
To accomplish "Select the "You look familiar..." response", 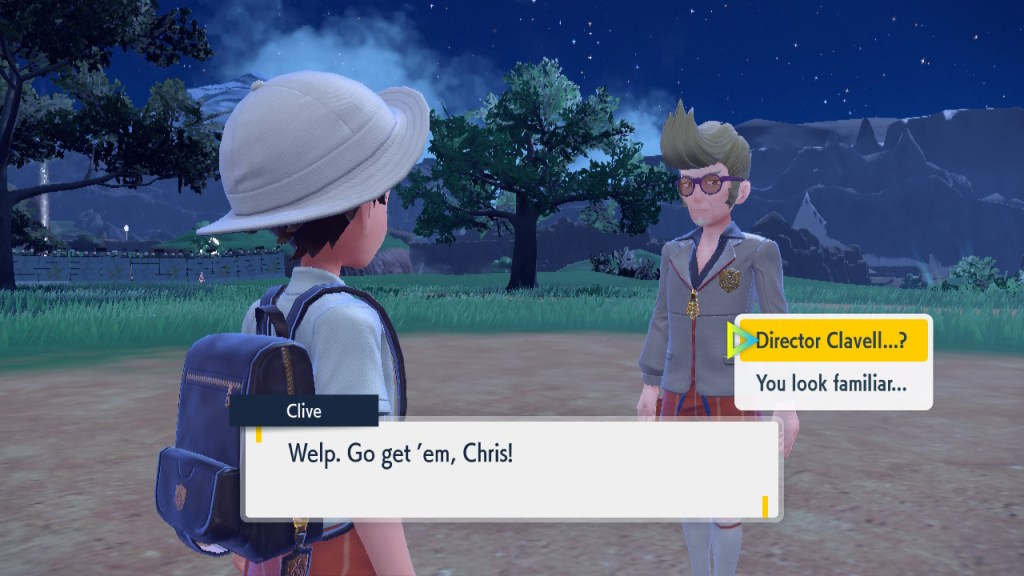I will 832,383.
